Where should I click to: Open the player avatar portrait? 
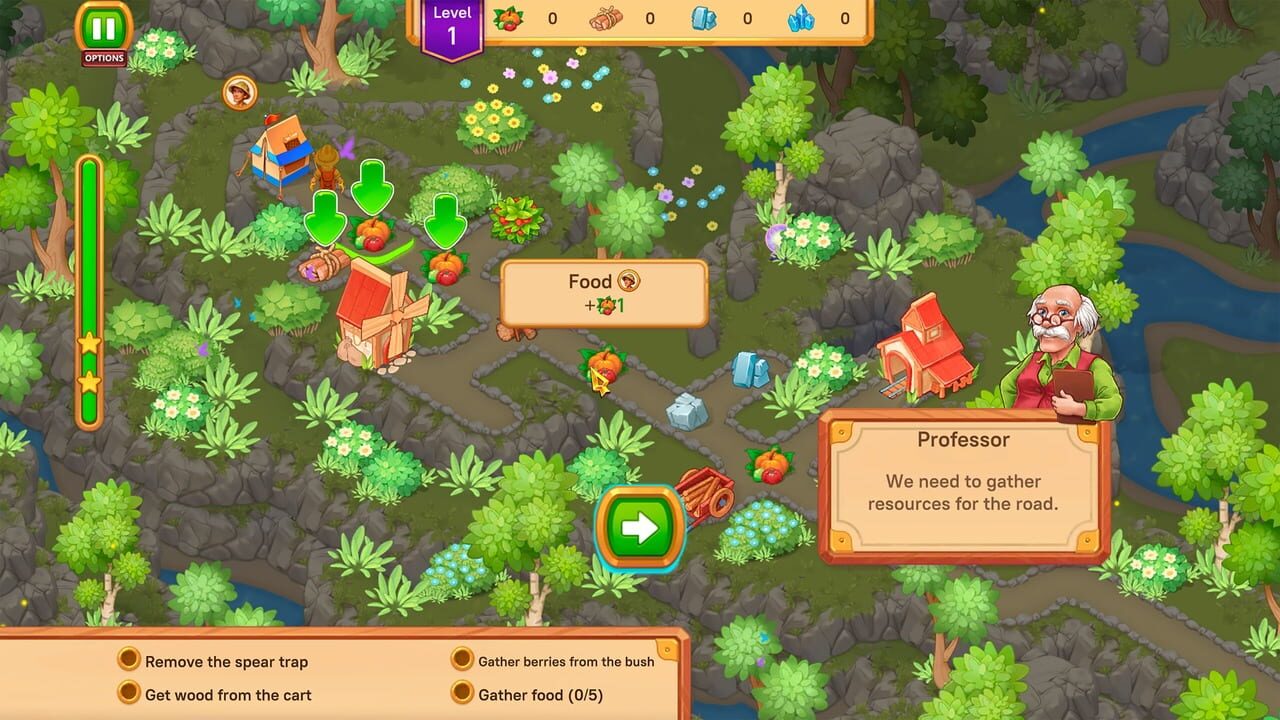[x=238, y=92]
